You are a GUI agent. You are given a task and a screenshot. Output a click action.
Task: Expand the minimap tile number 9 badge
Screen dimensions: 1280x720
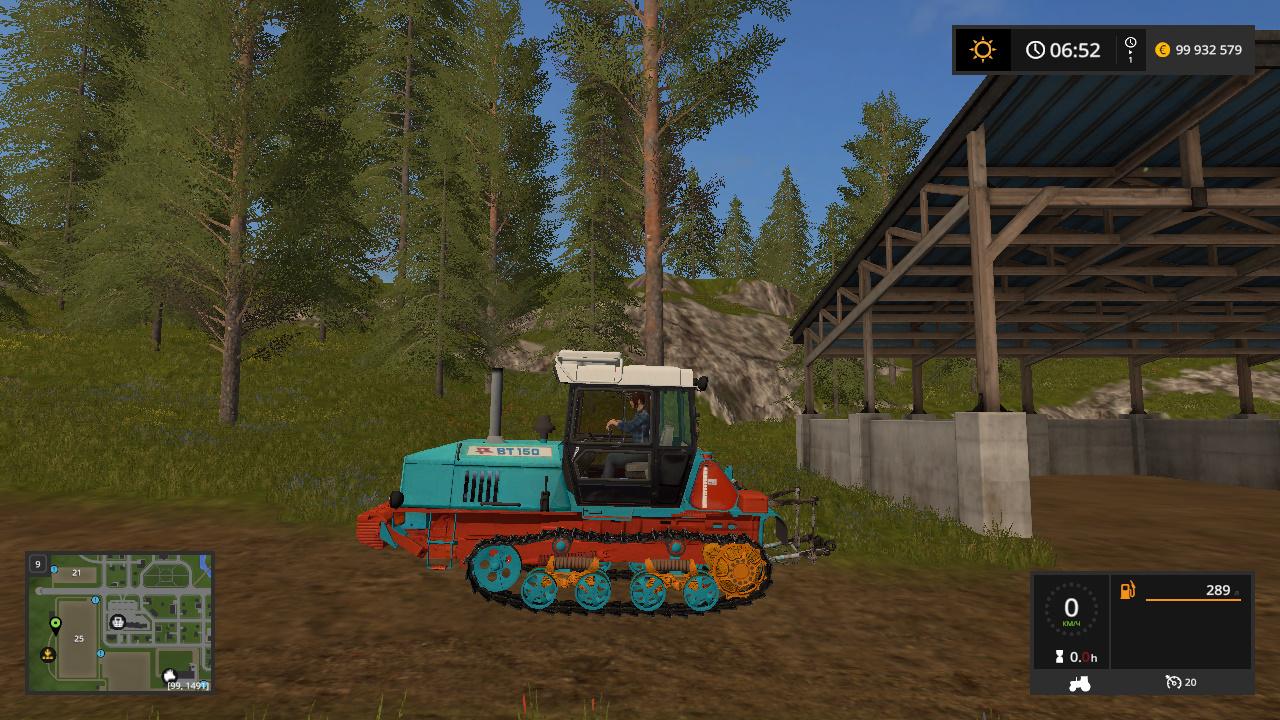pos(38,564)
